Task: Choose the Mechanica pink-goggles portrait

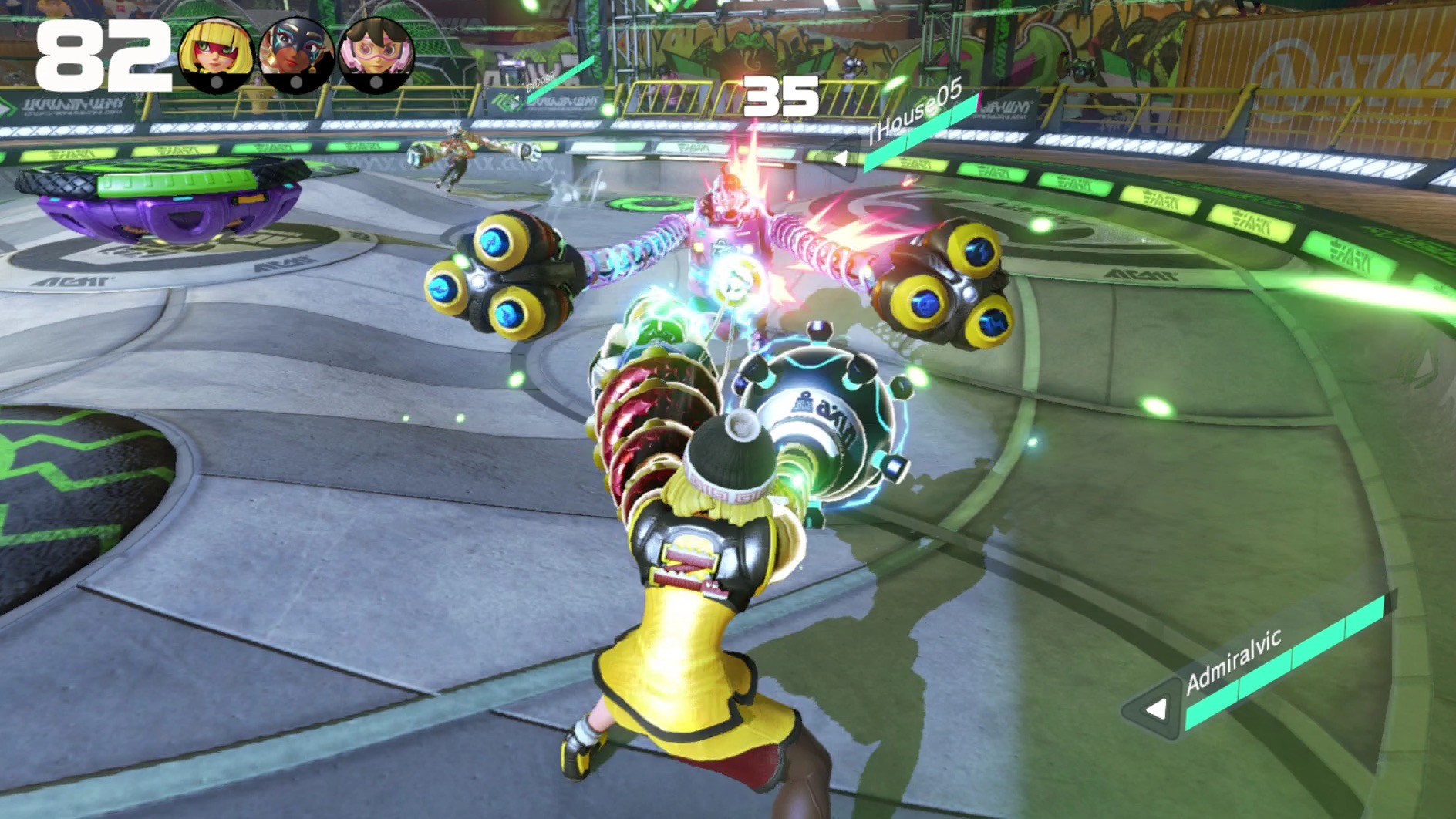Action: [x=376, y=56]
